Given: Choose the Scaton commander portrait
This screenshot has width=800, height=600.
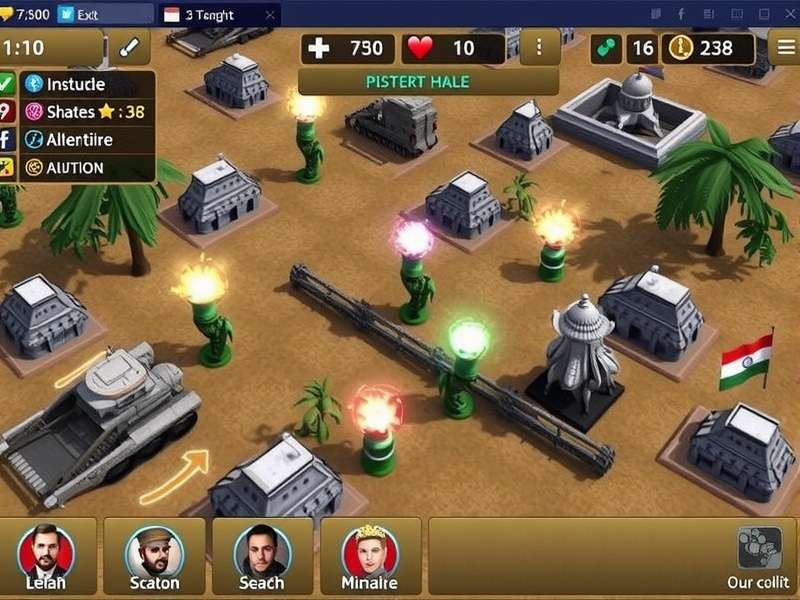Looking at the screenshot, I should 154,551.
